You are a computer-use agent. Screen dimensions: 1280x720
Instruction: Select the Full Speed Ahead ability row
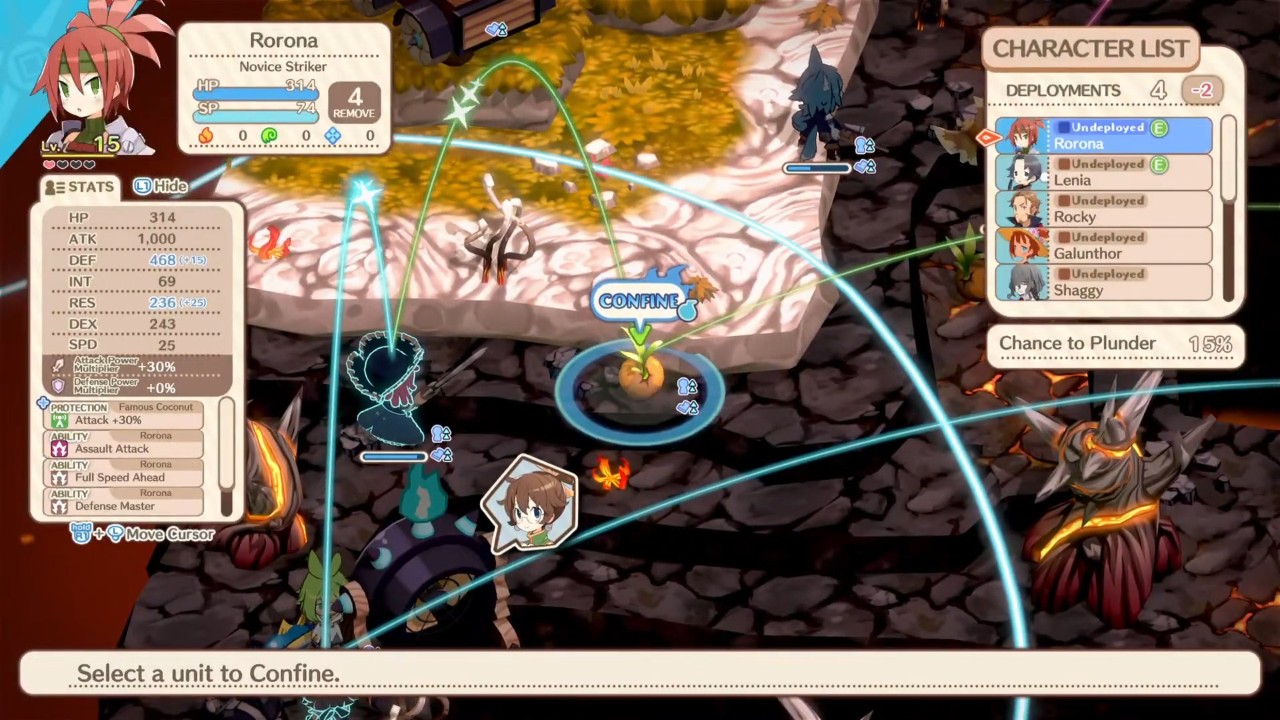click(x=125, y=471)
